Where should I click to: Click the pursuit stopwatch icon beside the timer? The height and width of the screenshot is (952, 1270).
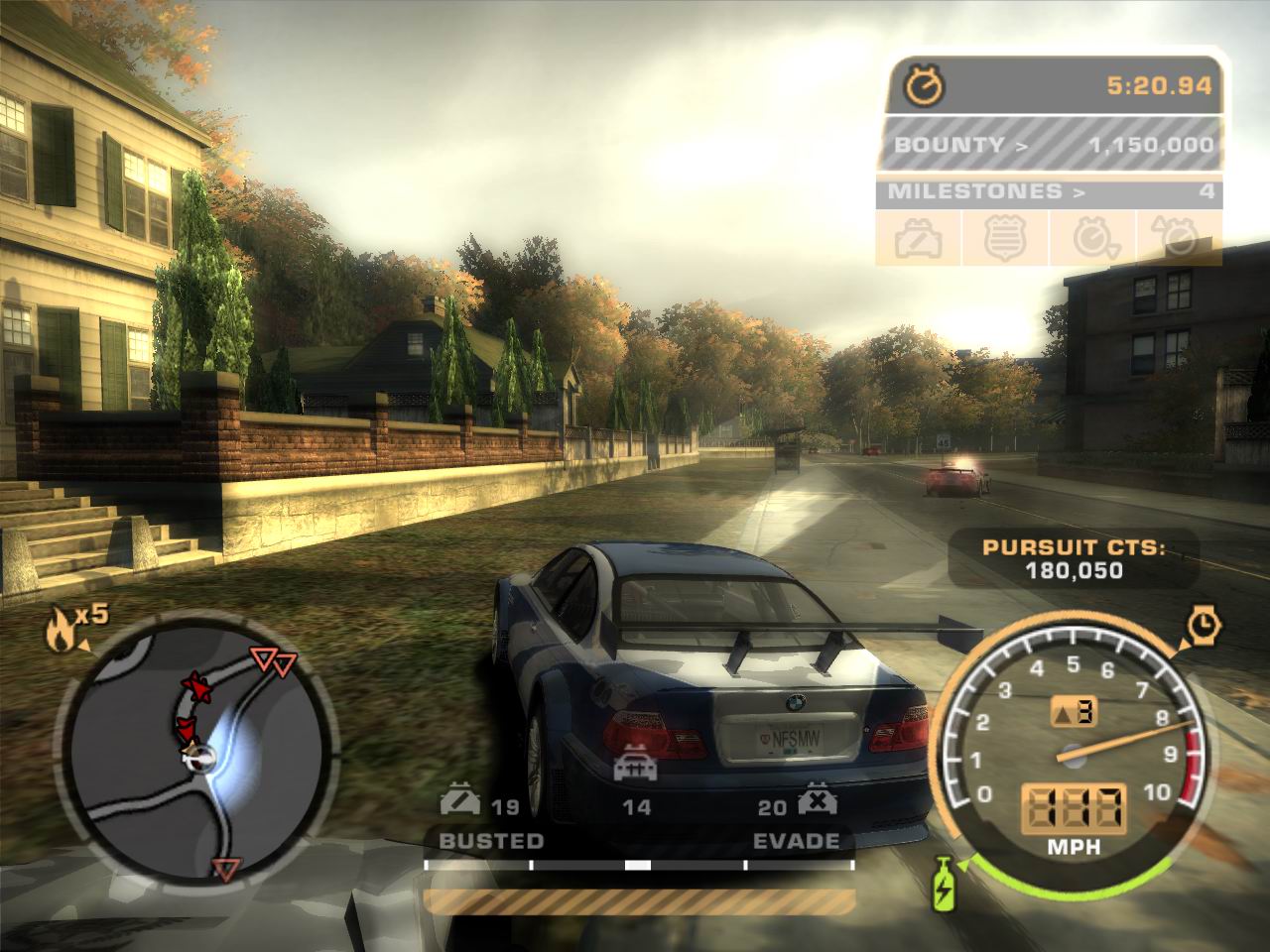[x=925, y=85]
